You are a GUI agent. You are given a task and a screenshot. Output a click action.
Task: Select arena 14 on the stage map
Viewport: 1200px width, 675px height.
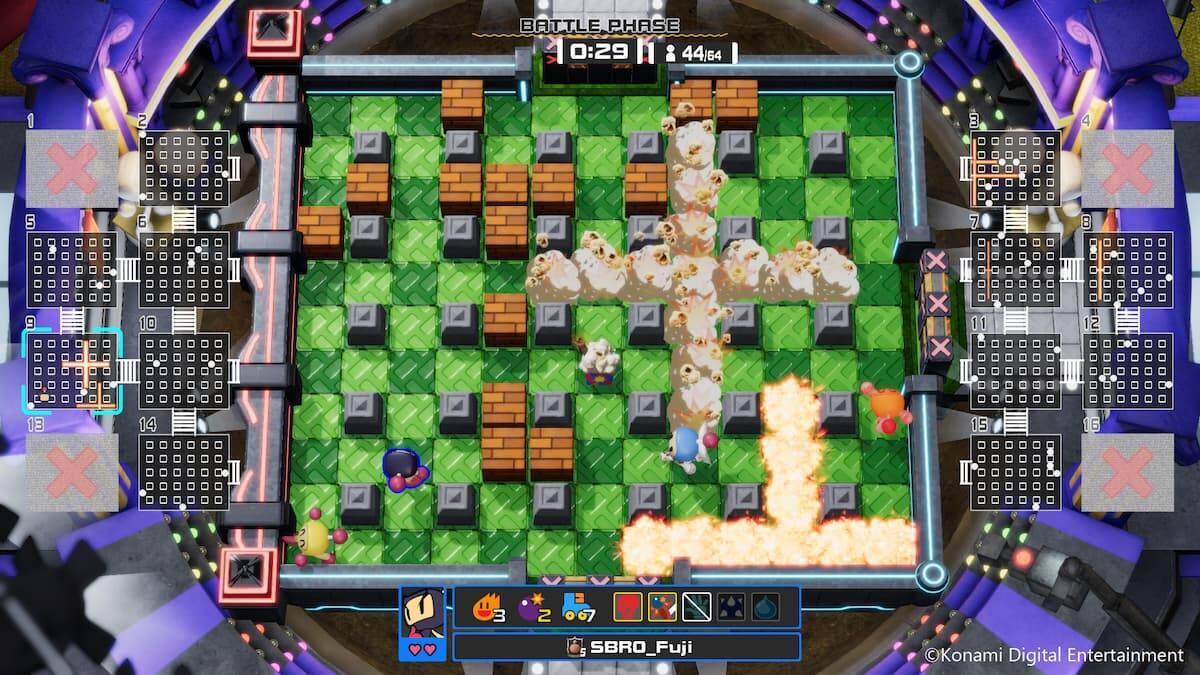(184, 472)
